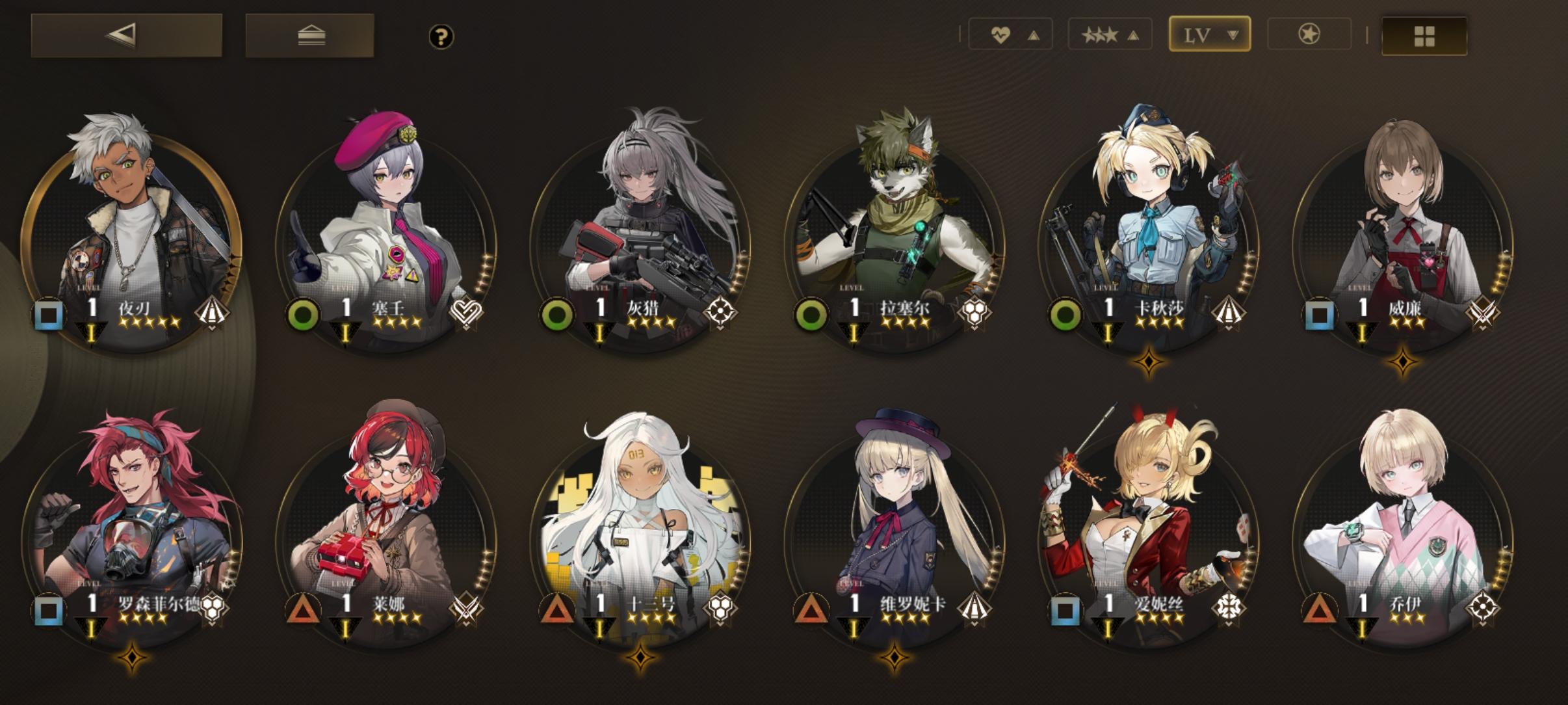This screenshot has width=1568, height=705.
Task: Click the favorites star filter icon
Action: 1309,34
